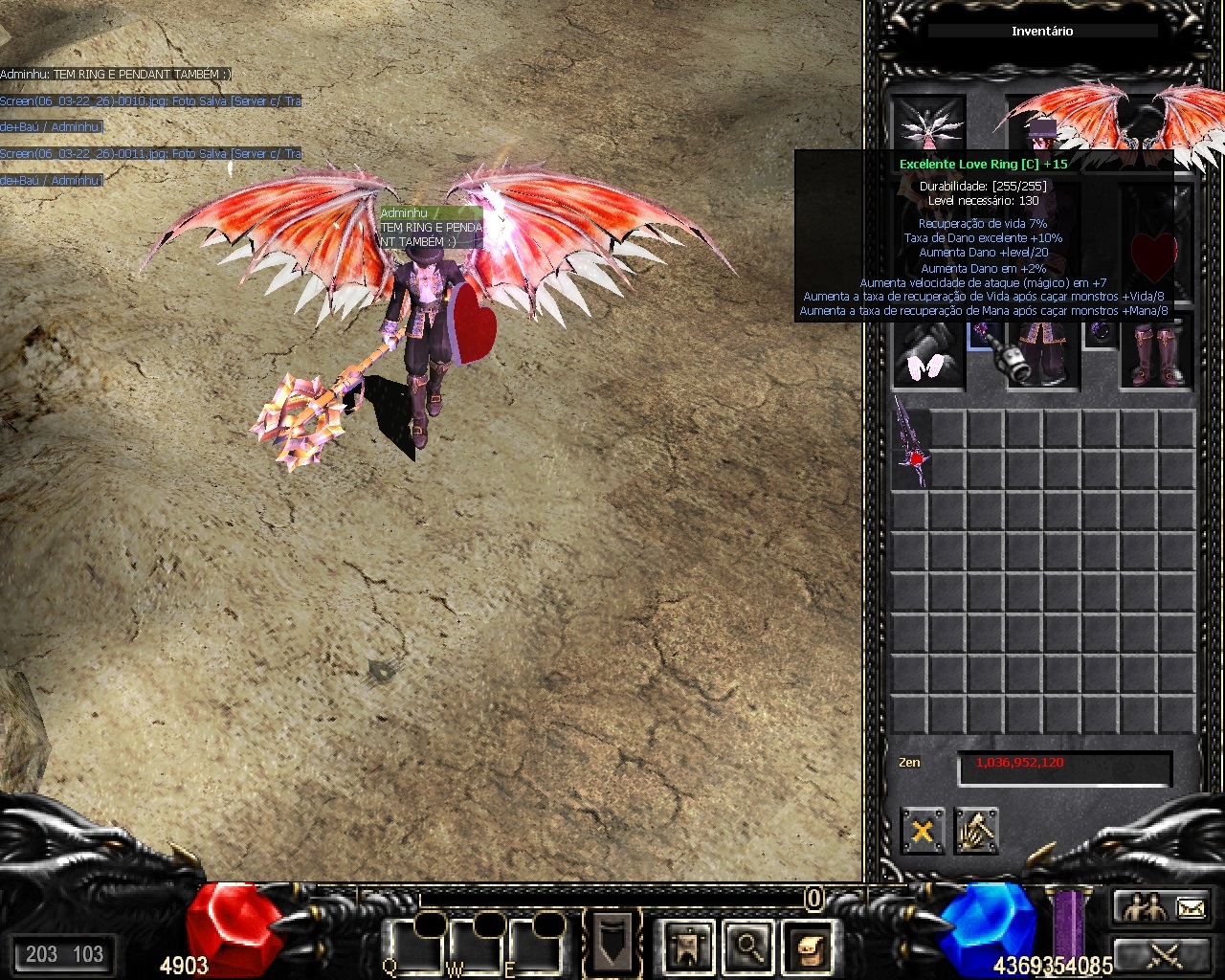Select the W hotkey item slot

coord(476,946)
